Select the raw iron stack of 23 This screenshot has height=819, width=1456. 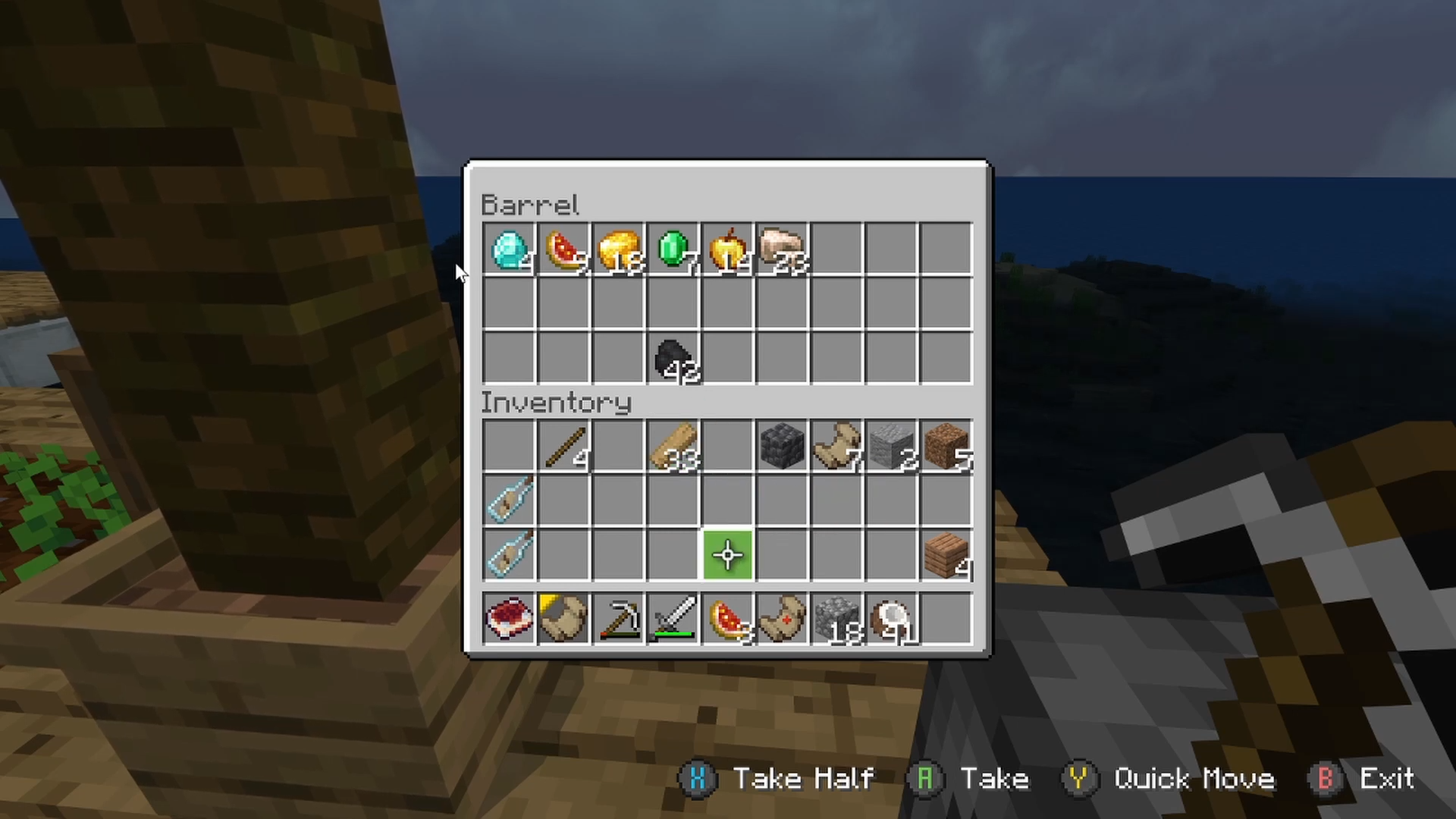782,249
